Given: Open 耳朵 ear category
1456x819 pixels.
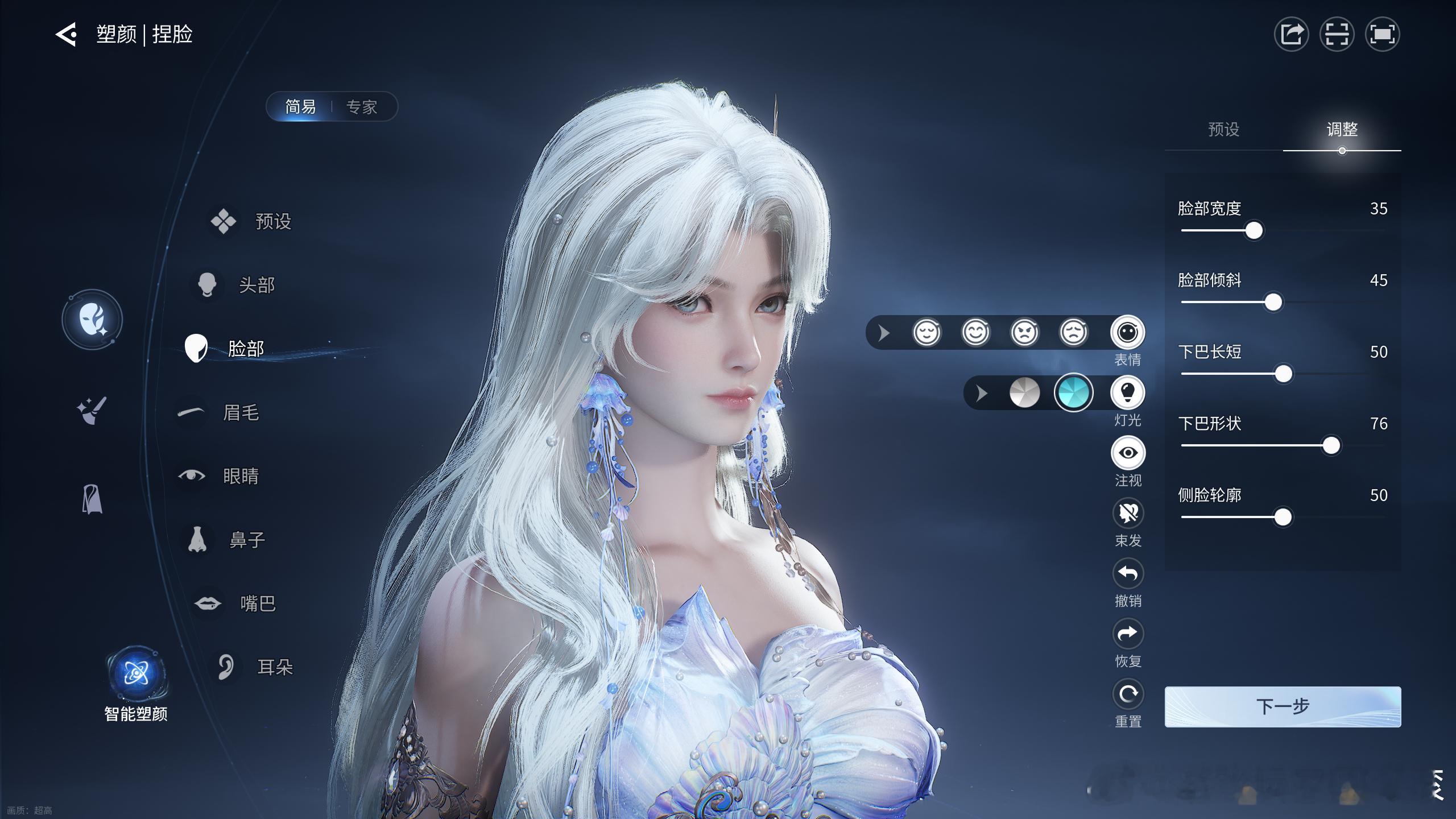Looking at the screenshot, I should (x=274, y=667).
